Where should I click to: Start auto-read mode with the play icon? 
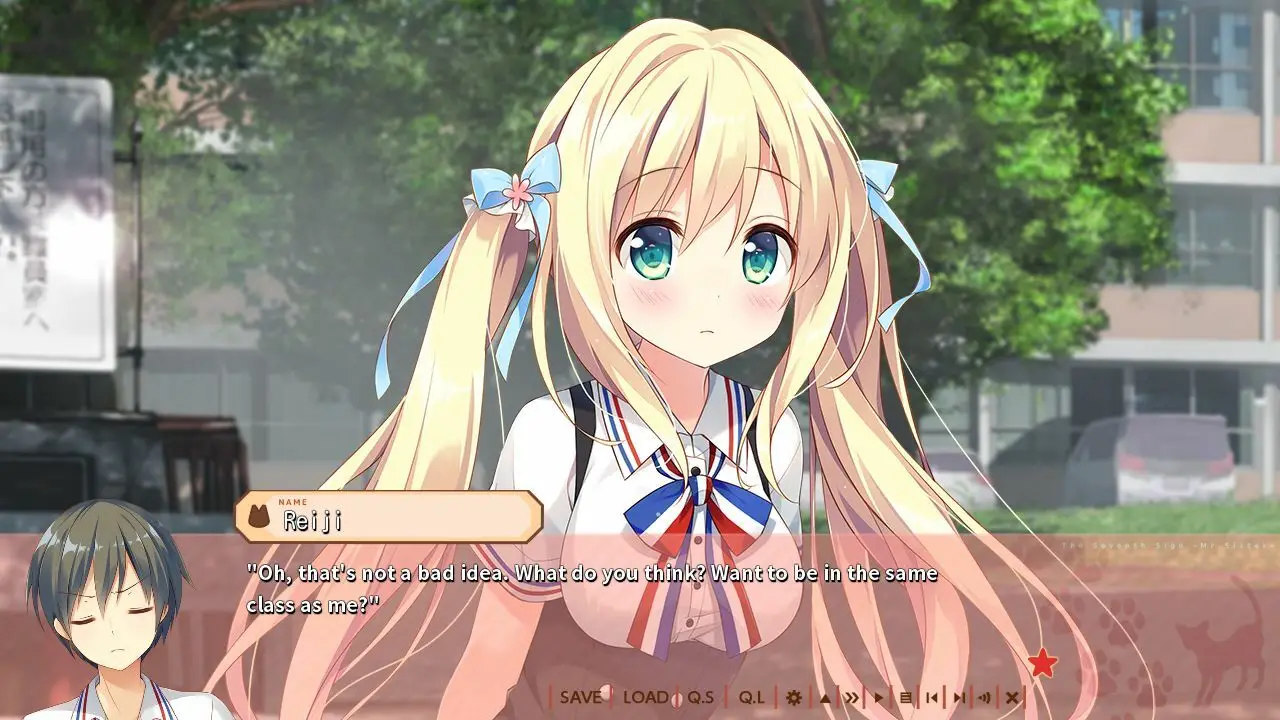coord(879,698)
